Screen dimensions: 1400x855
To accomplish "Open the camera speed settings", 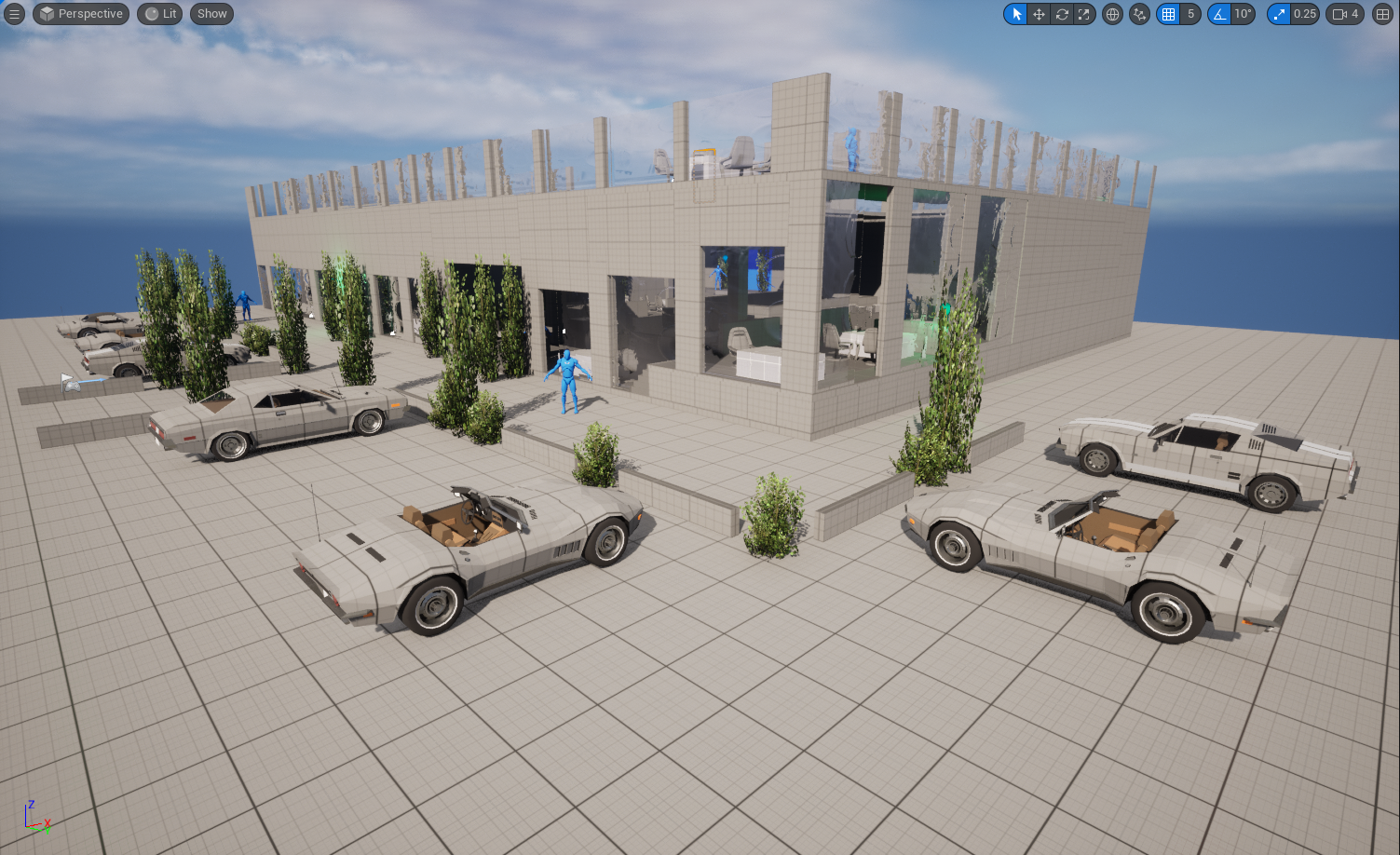I will point(1339,14).
